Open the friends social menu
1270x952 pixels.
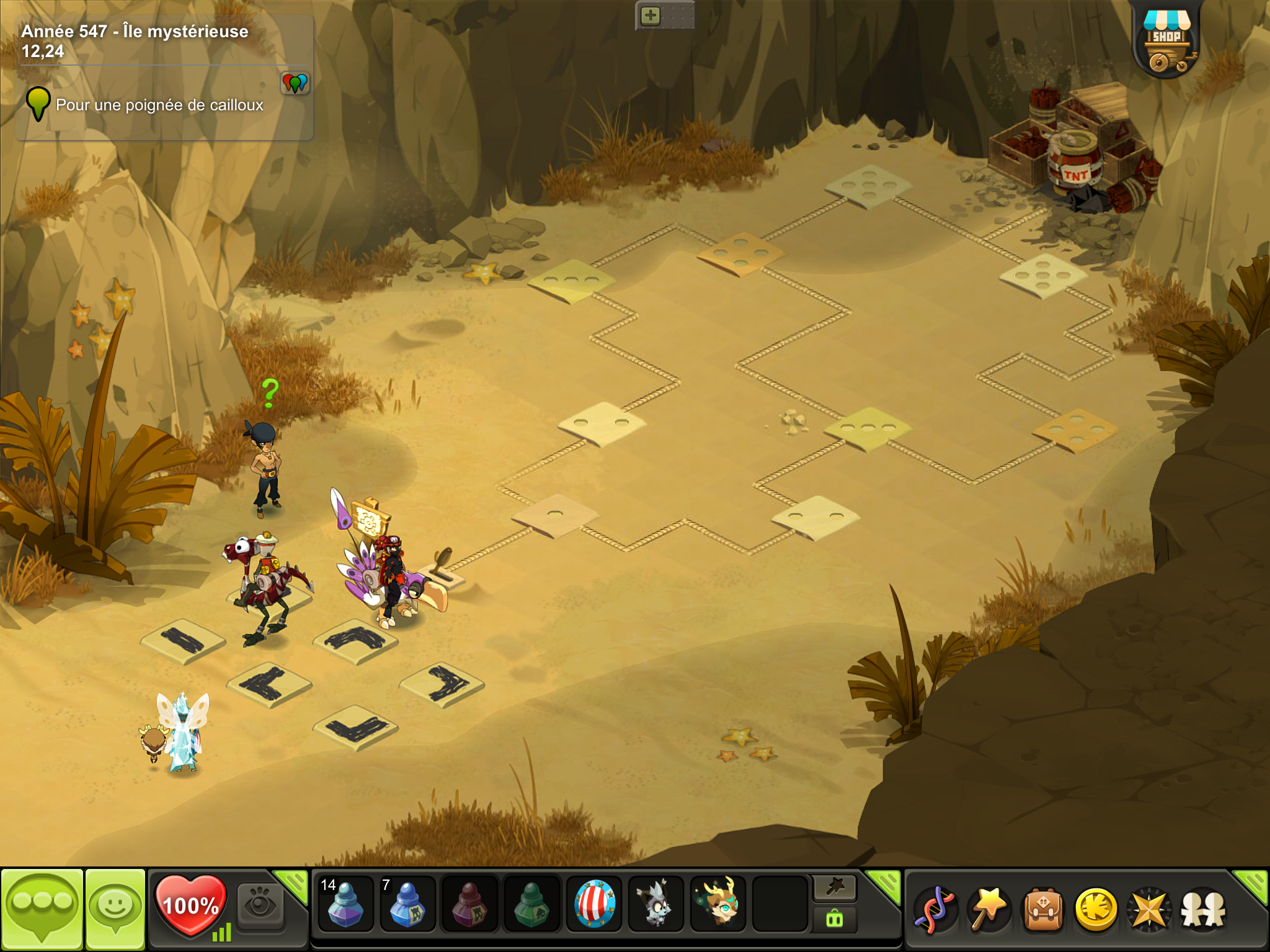[x=1203, y=909]
